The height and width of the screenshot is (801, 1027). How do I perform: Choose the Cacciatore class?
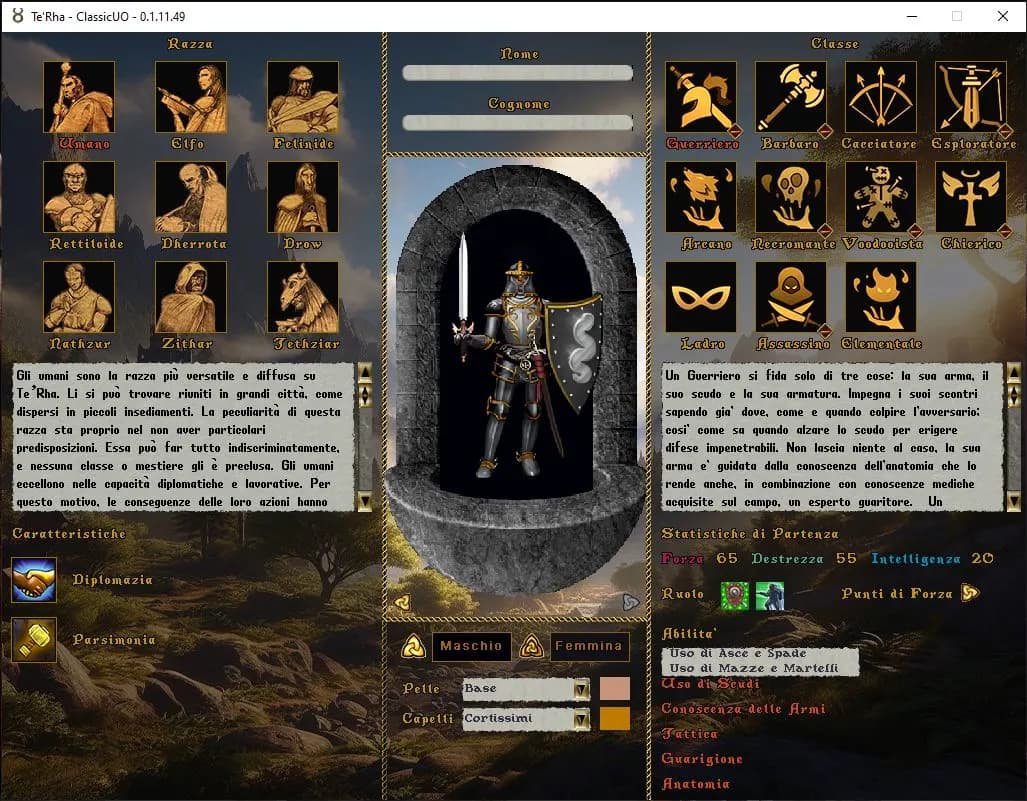click(880, 97)
